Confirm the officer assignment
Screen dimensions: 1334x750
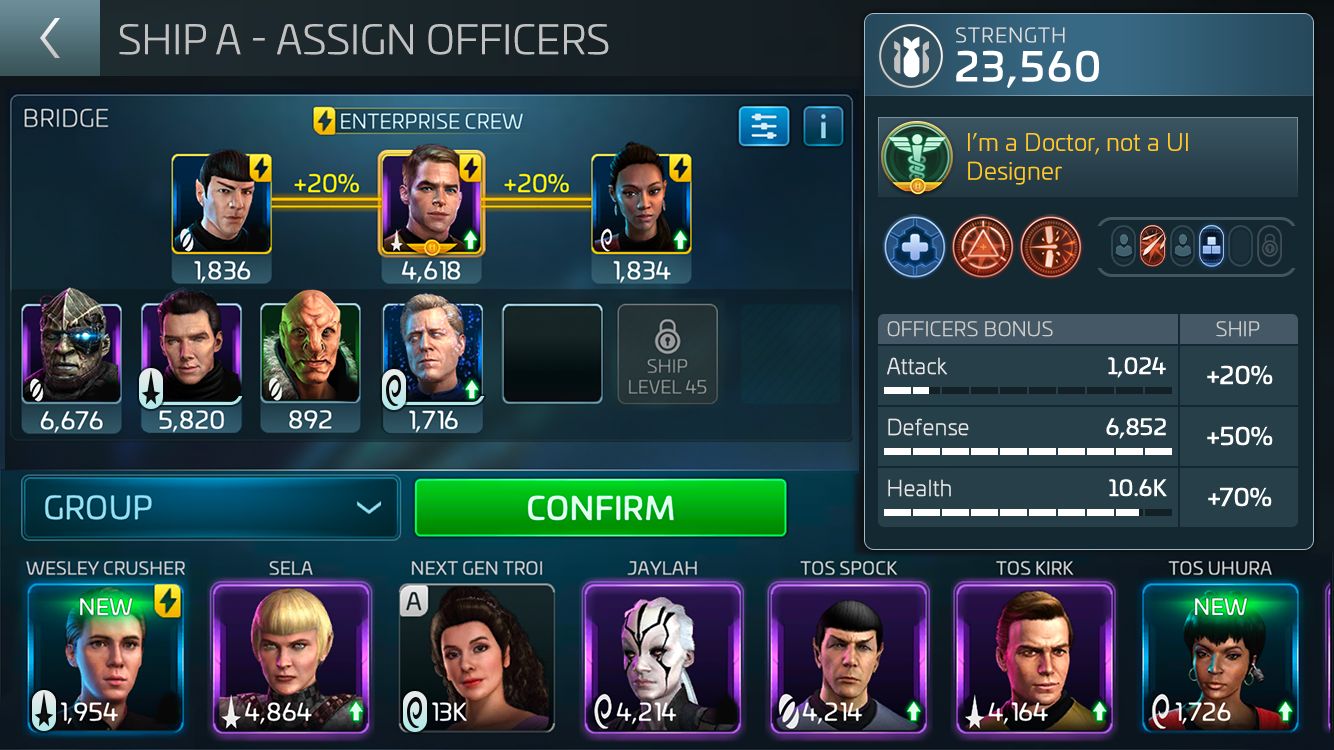tap(600, 508)
